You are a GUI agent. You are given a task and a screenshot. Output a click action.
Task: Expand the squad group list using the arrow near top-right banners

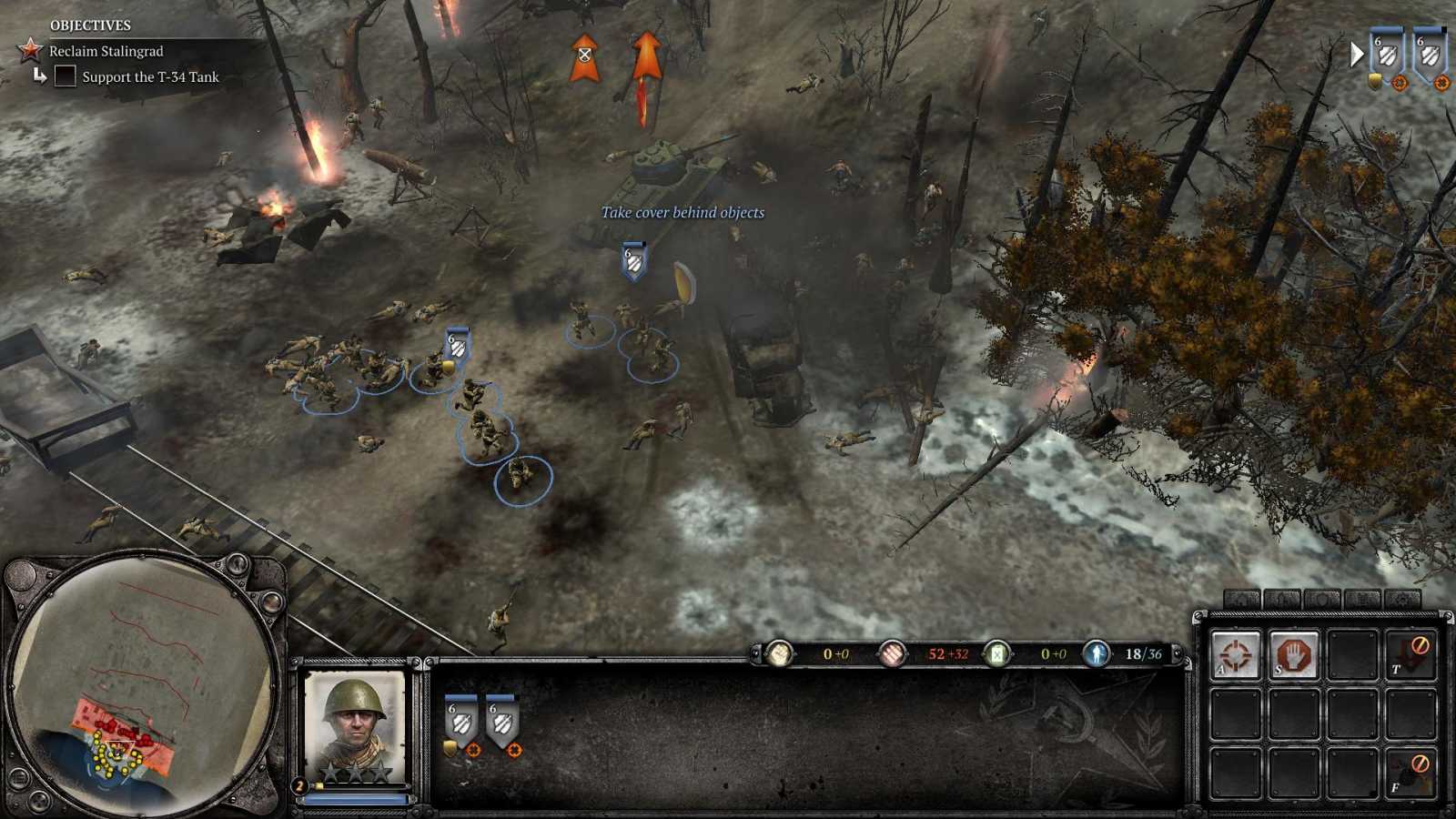tap(1358, 55)
